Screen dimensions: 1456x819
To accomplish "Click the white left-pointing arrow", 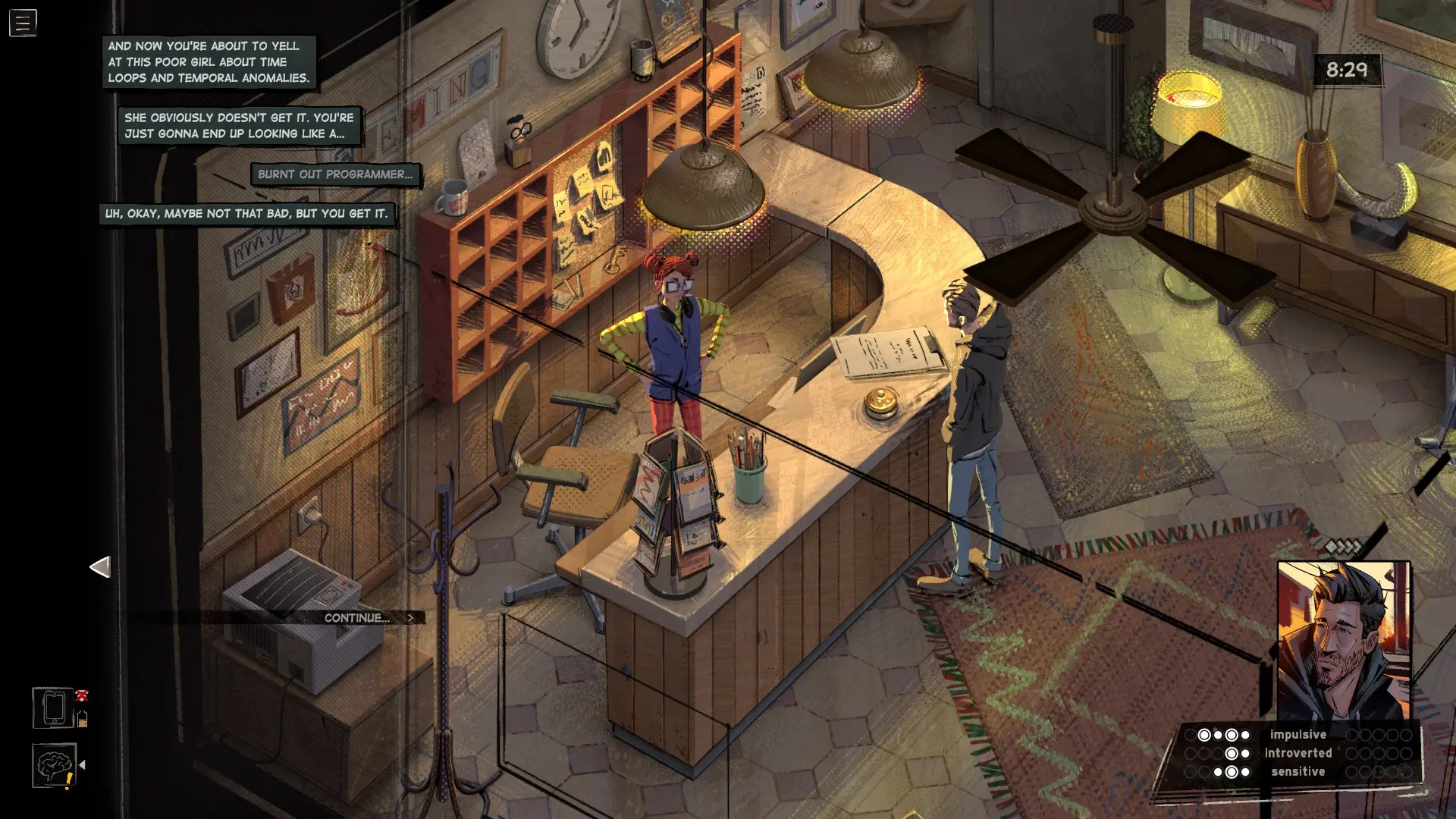I will coord(100,566).
